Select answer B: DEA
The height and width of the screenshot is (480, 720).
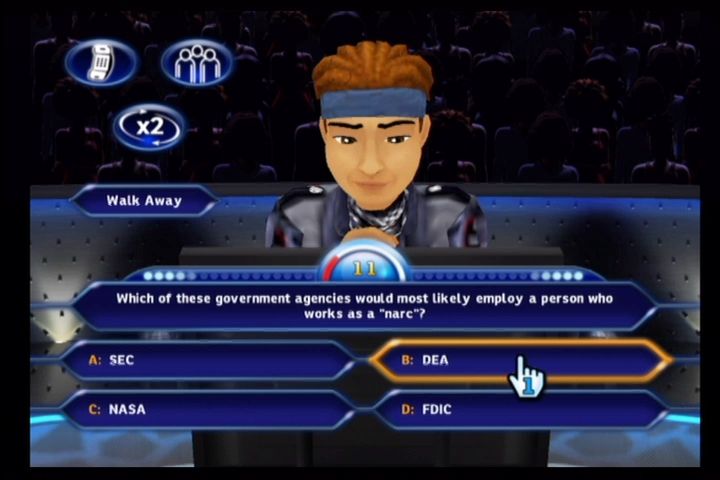point(520,360)
